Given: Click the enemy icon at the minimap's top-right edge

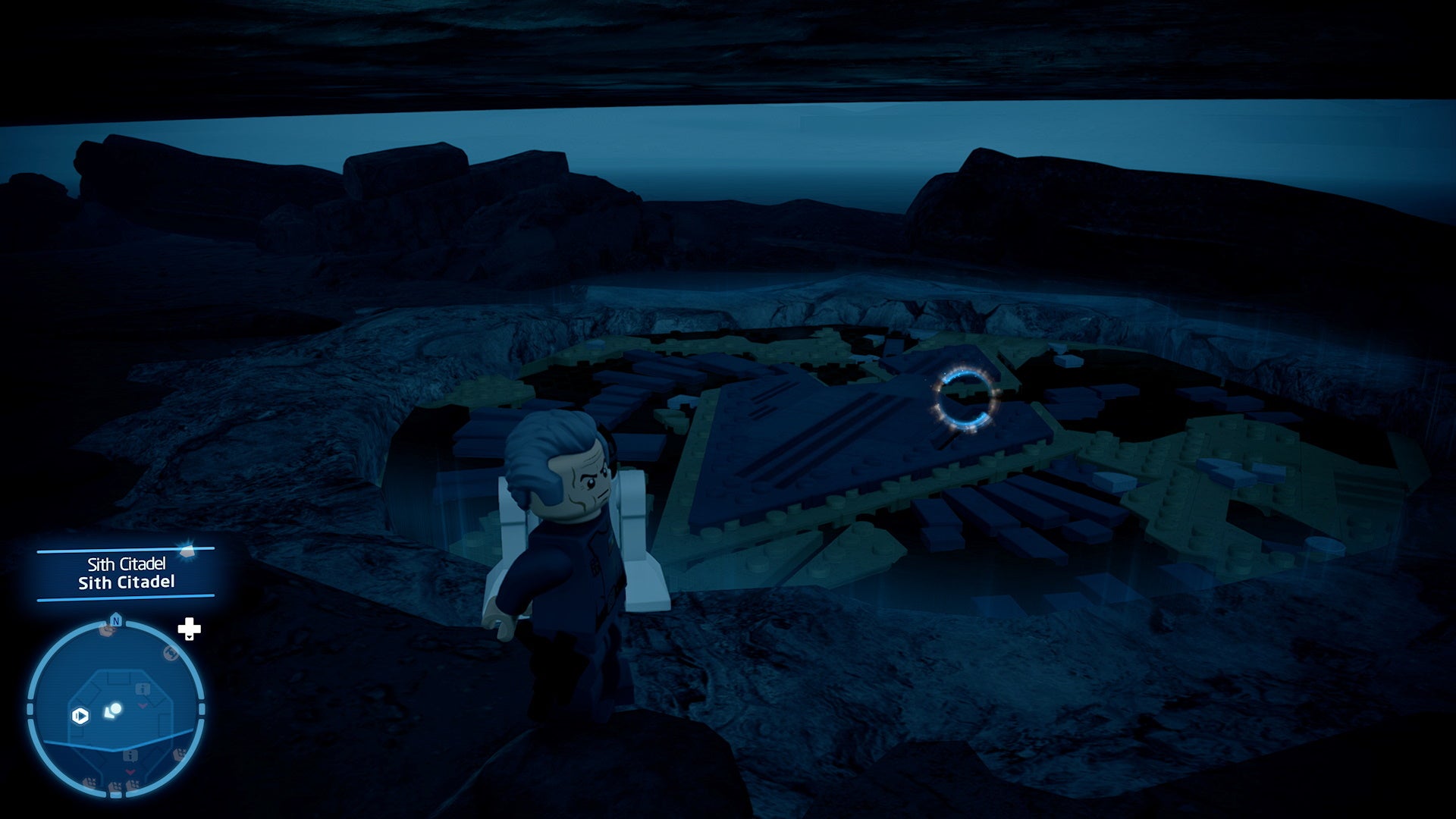Looking at the screenshot, I should [x=171, y=654].
